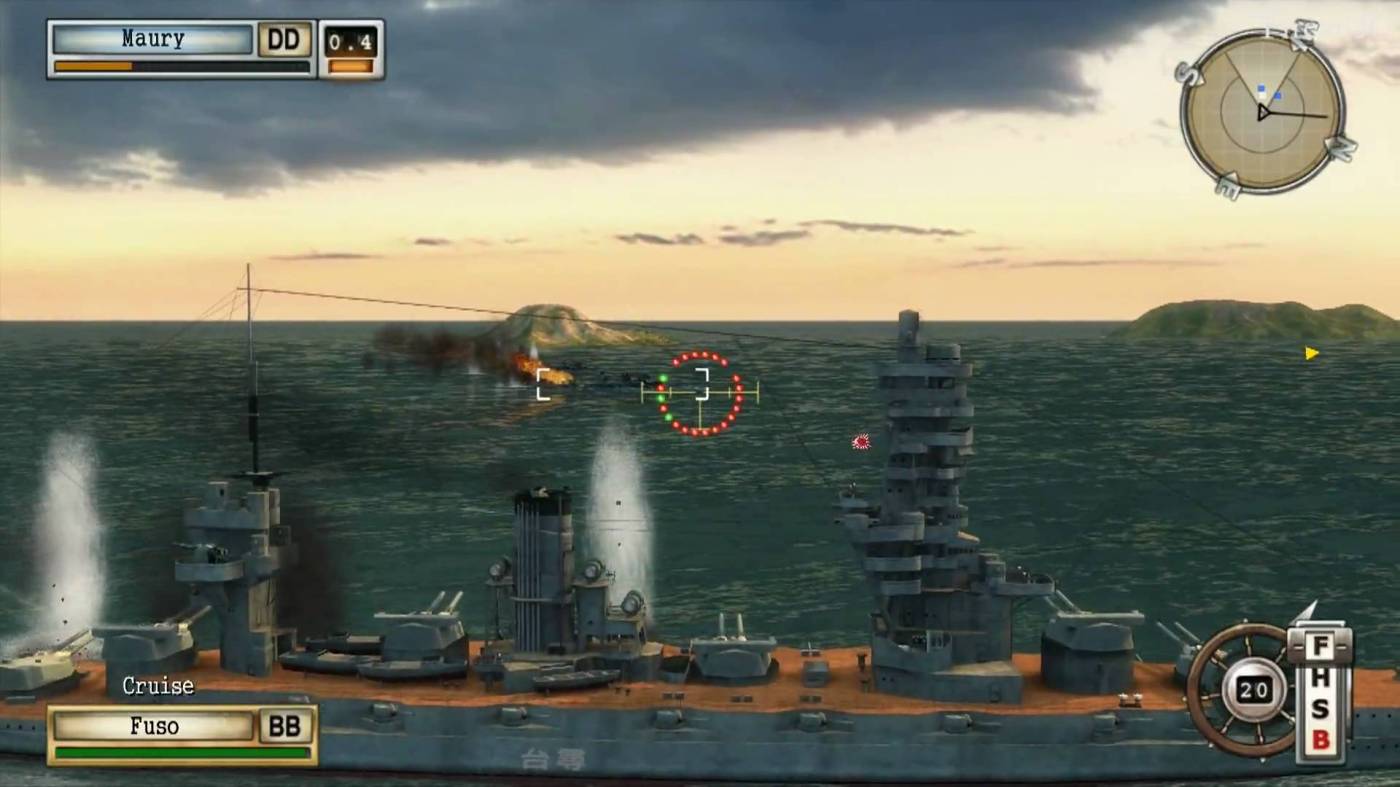Click the W marker on the compass ring

point(1305,29)
